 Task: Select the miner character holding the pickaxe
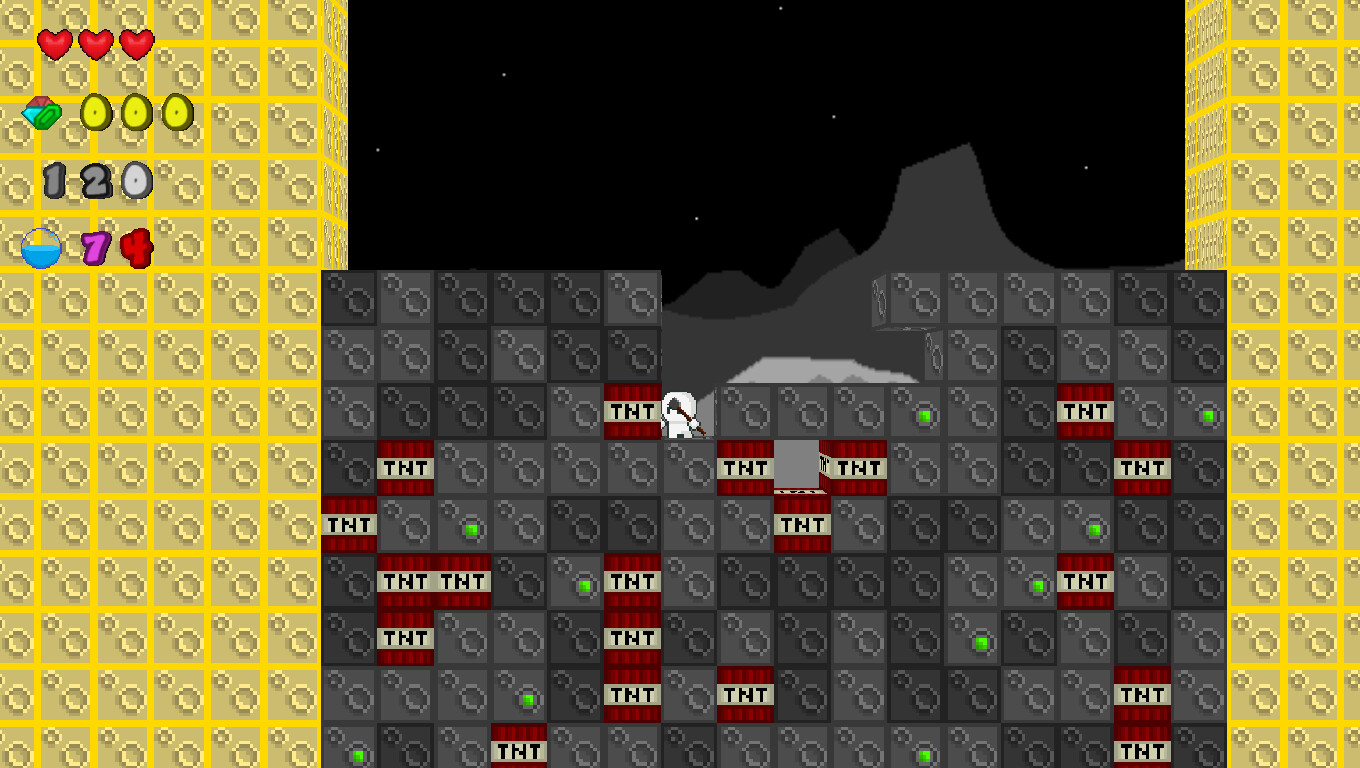(683, 413)
